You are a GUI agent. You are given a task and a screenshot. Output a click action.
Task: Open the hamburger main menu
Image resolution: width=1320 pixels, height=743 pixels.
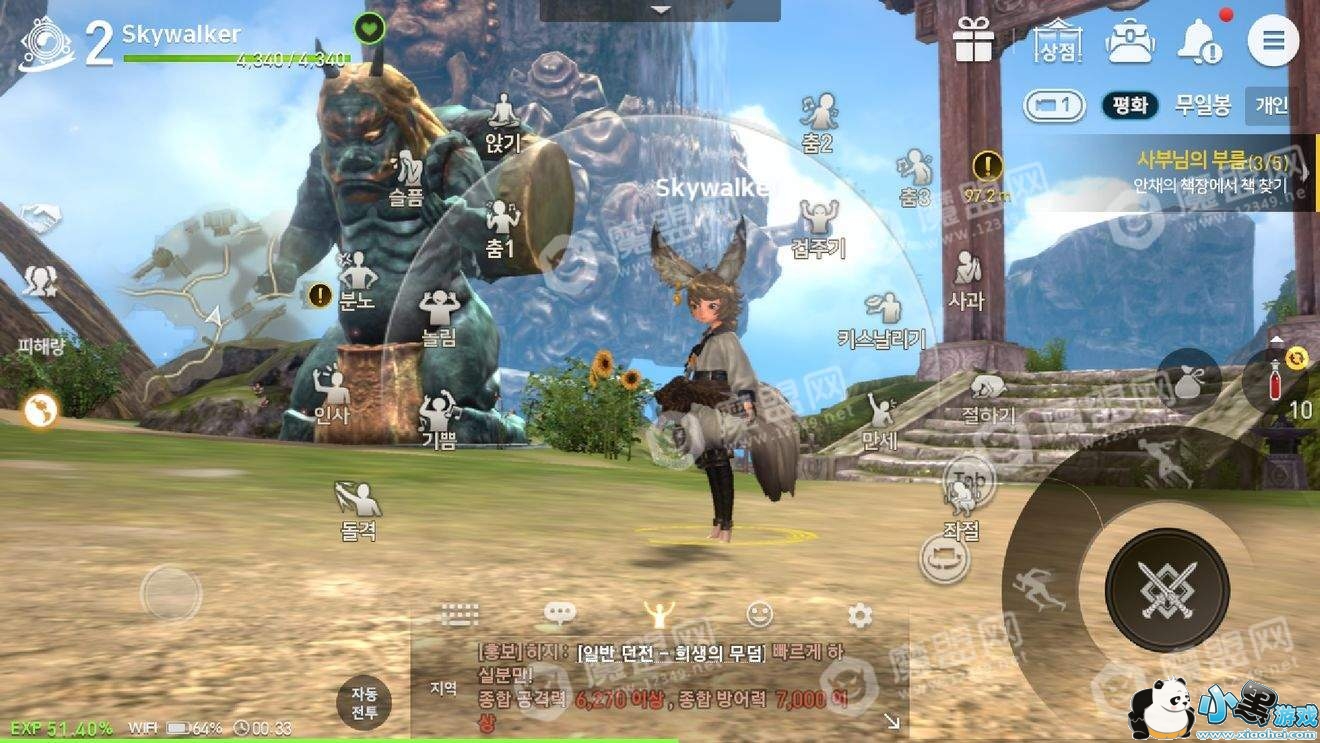coord(1273,42)
